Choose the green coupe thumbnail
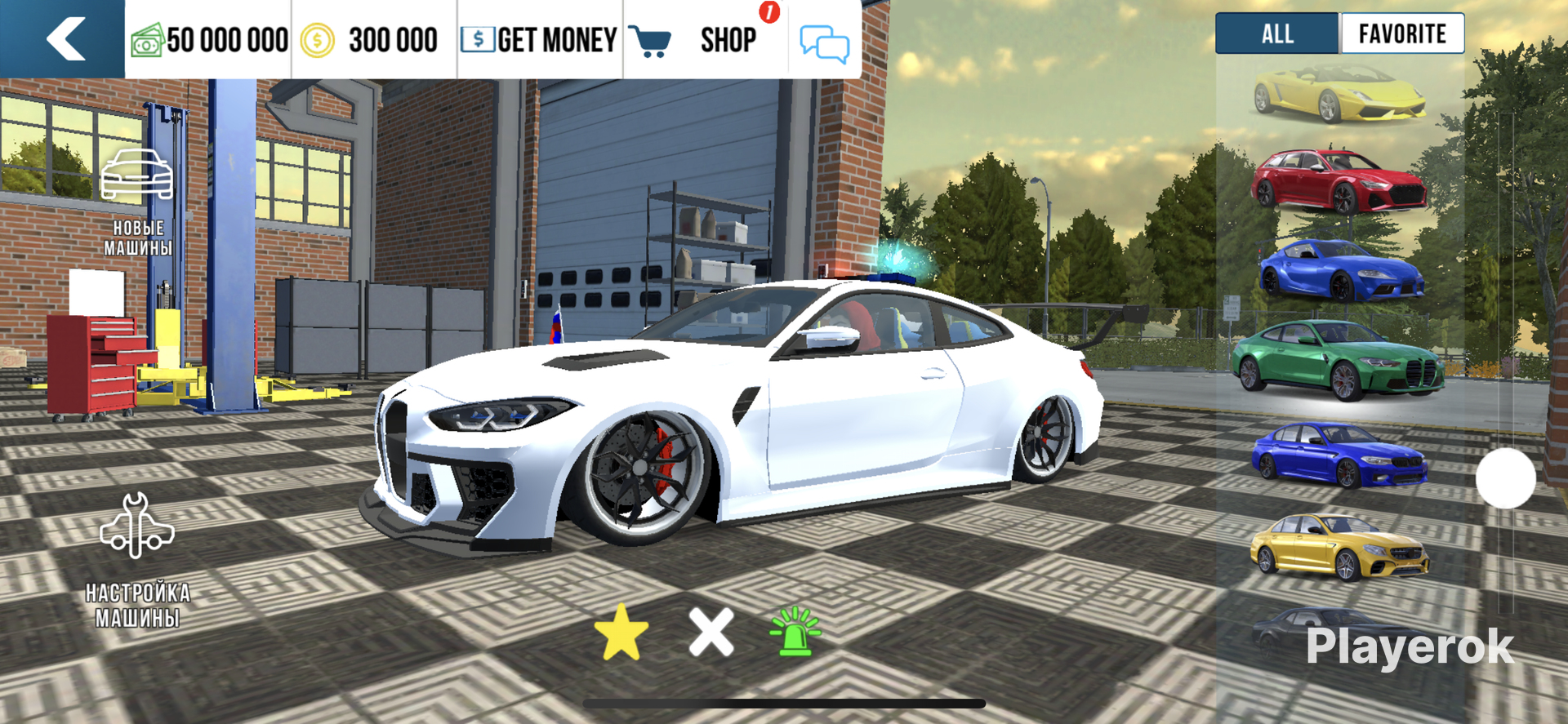The image size is (1568, 724). click(1338, 360)
